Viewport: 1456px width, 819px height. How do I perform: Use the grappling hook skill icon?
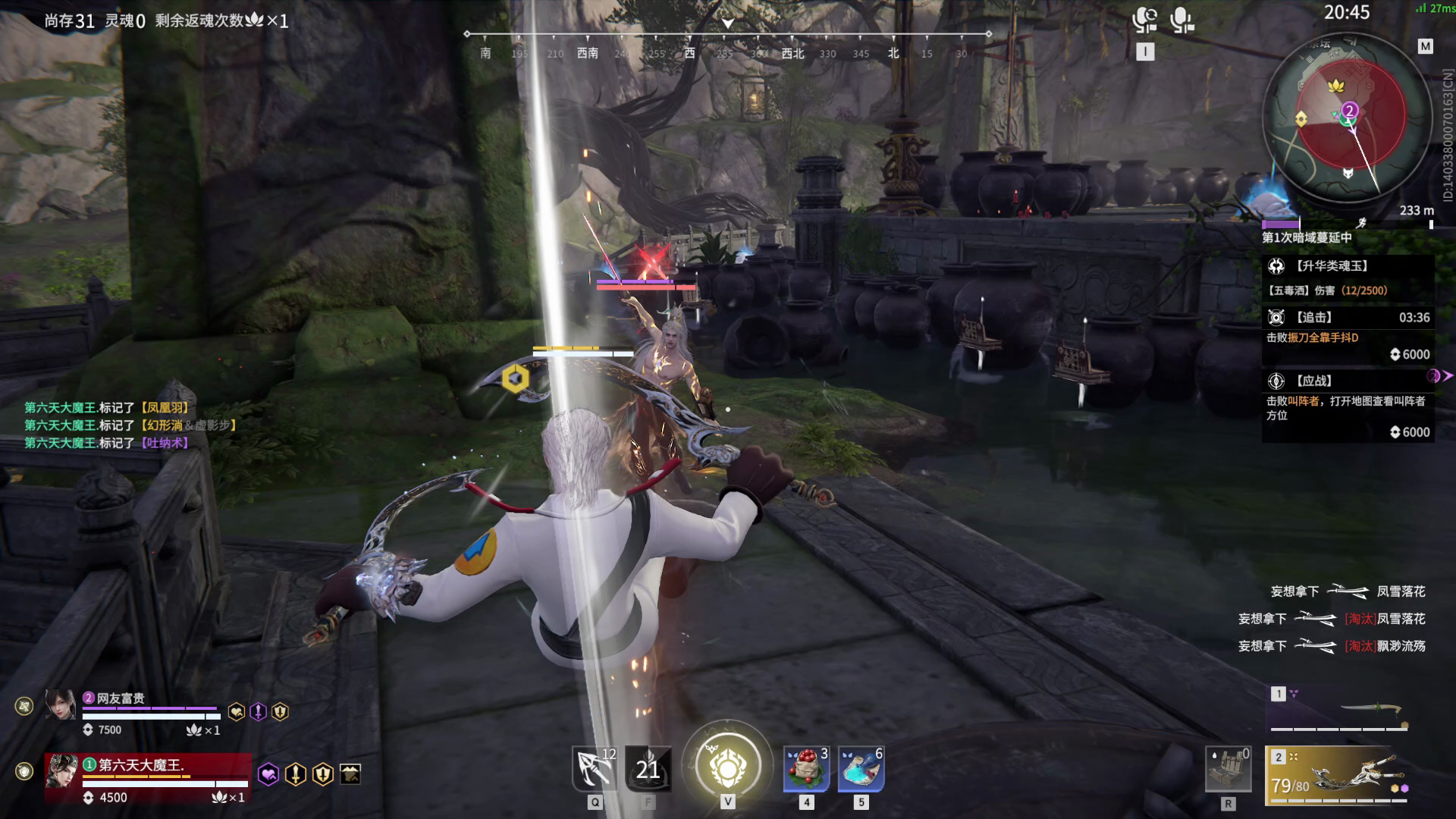[595, 769]
